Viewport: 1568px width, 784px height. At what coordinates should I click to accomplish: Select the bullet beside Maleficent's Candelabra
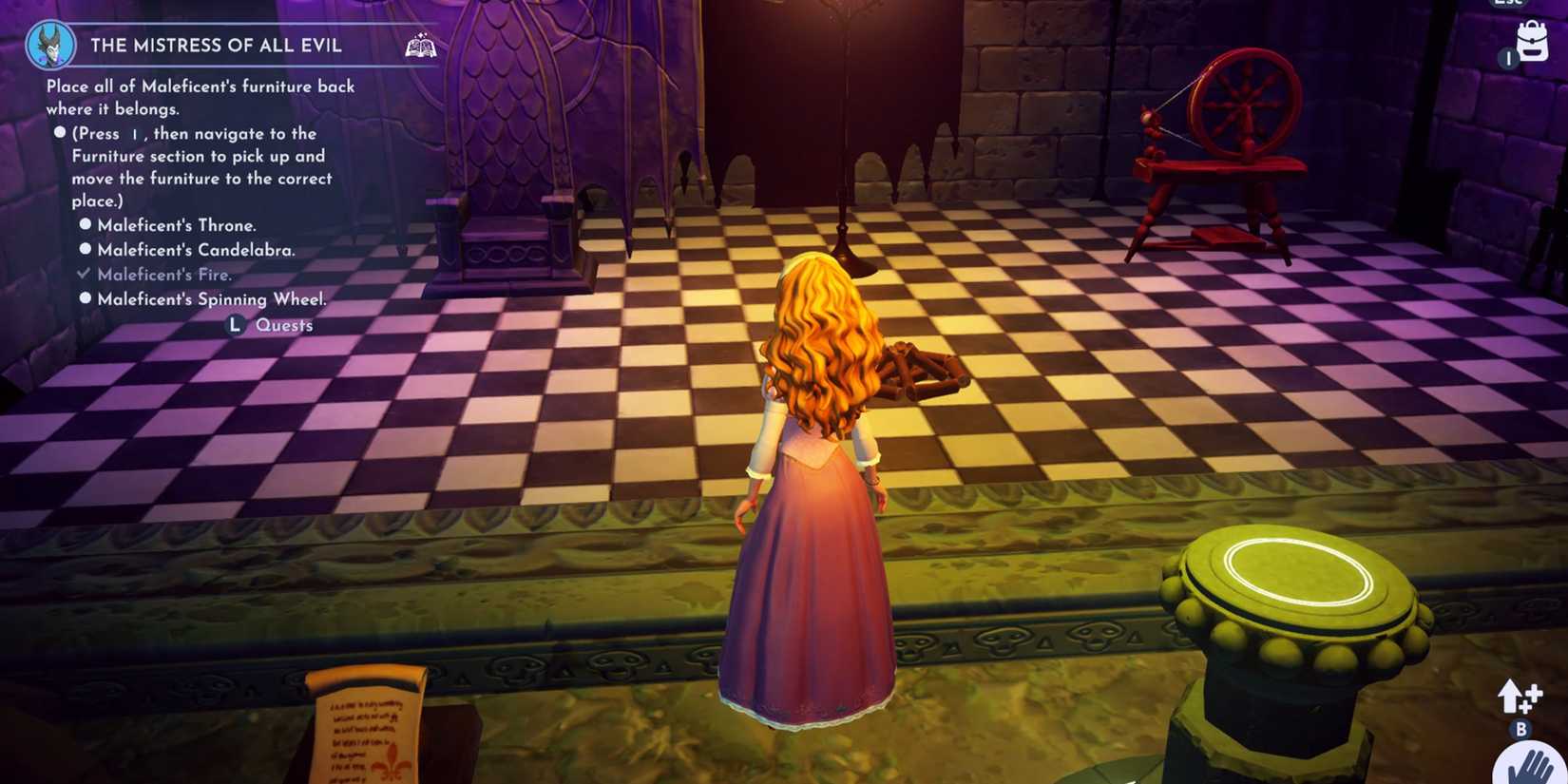click(85, 249)
